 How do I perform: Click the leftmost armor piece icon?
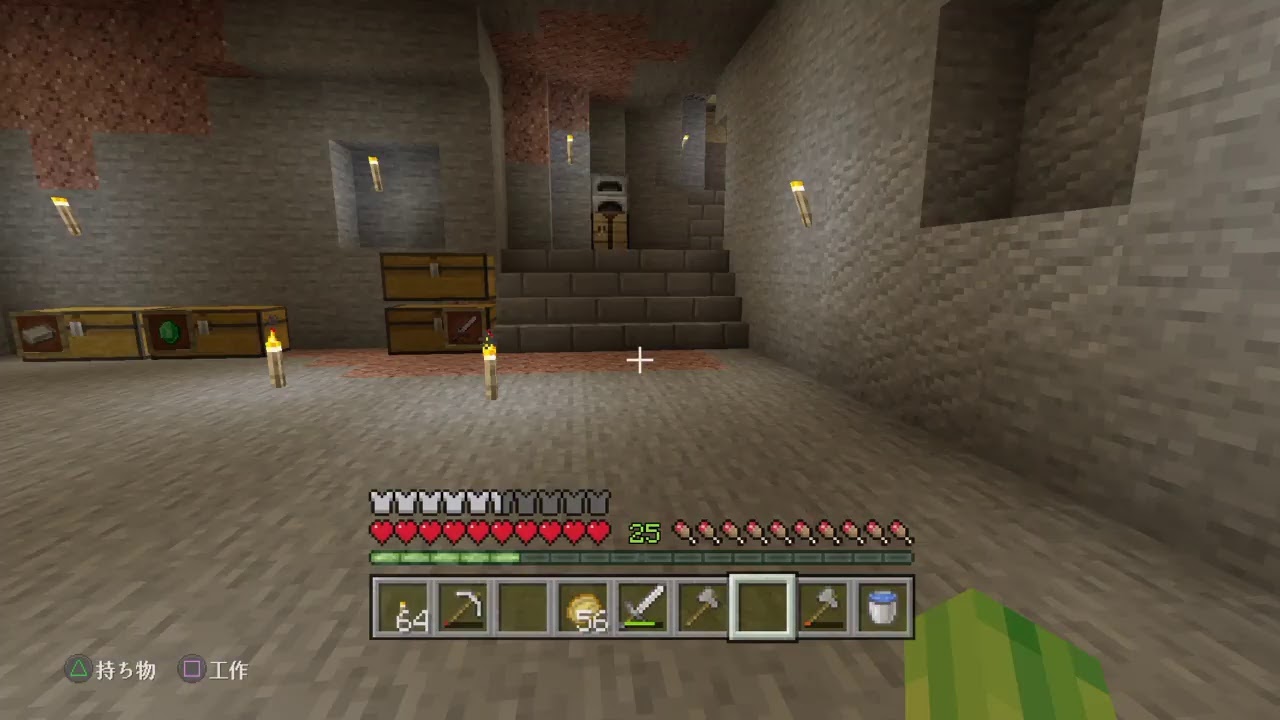coord(382,501)
